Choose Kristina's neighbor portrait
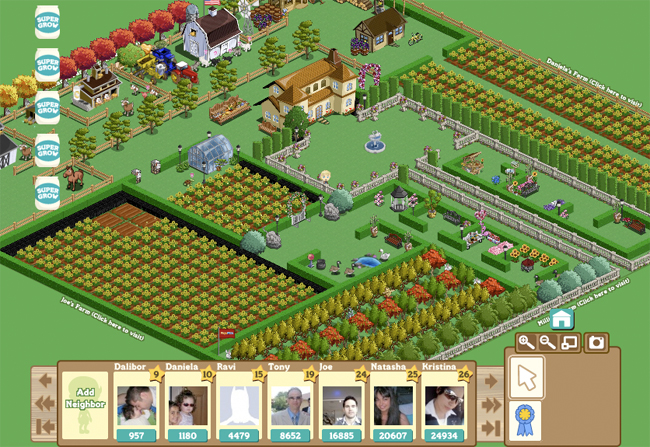 [x=444, y=406]
